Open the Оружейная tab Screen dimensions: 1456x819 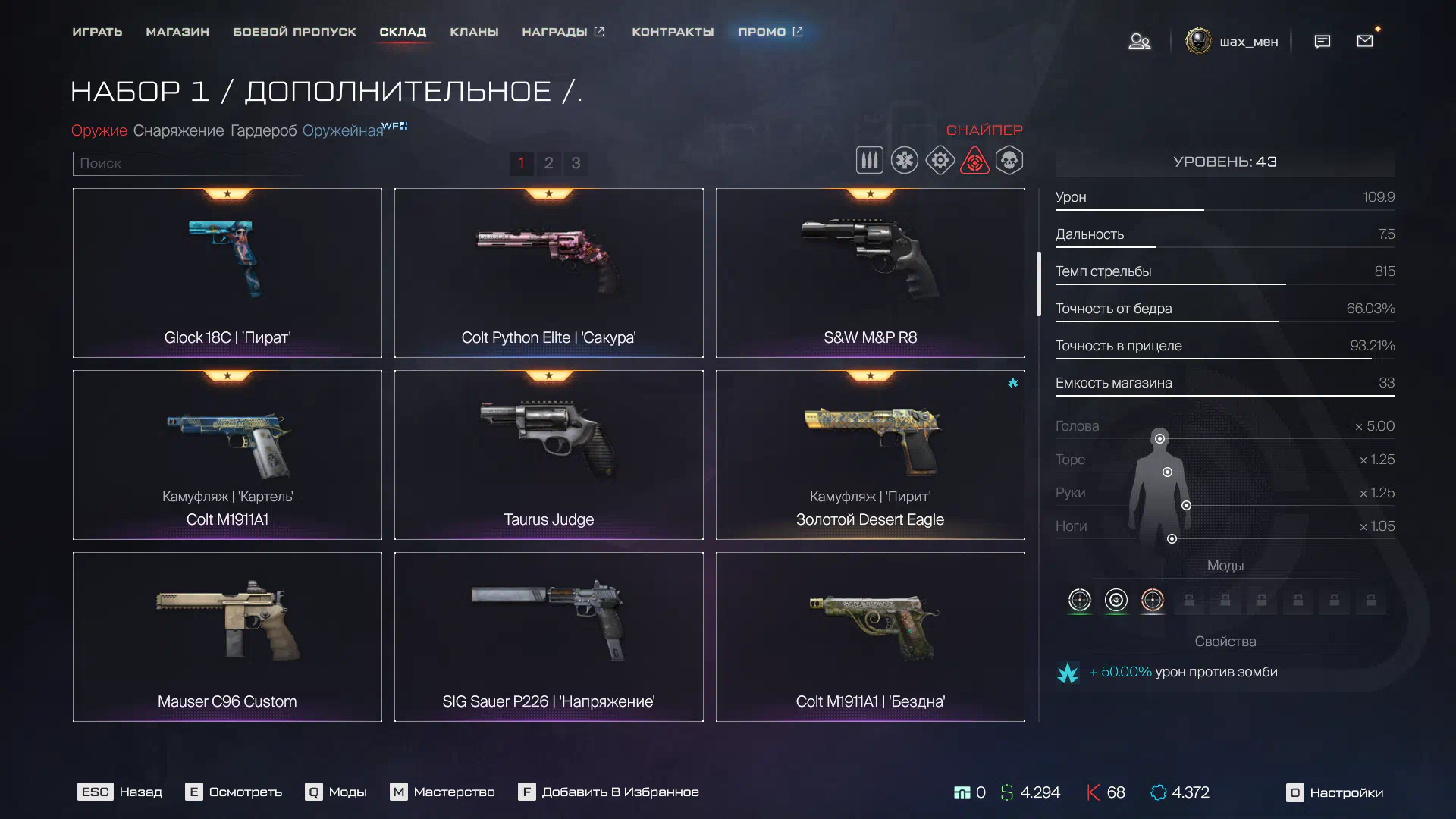click(x=343, y=130)
